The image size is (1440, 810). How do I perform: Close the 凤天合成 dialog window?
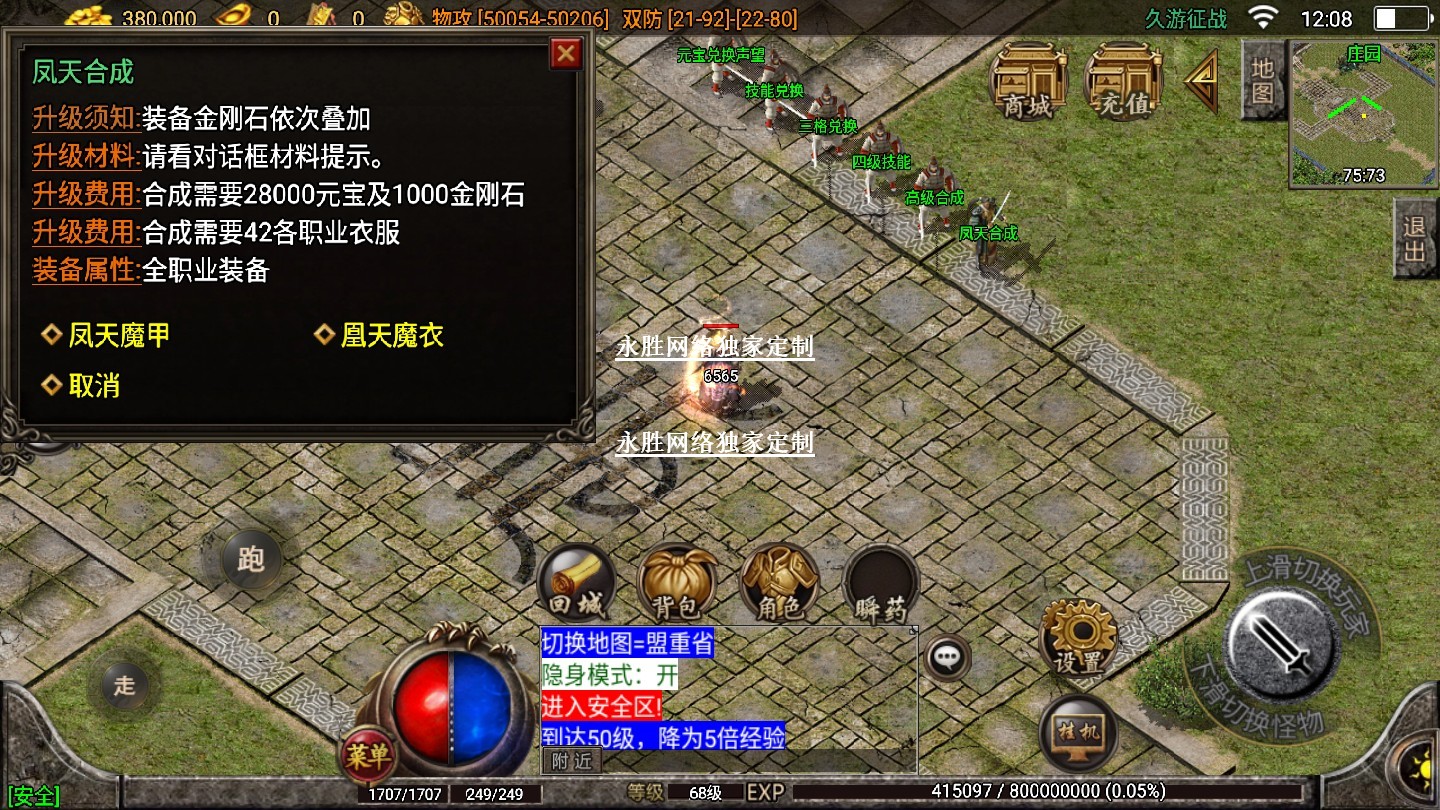coord(566,53)
